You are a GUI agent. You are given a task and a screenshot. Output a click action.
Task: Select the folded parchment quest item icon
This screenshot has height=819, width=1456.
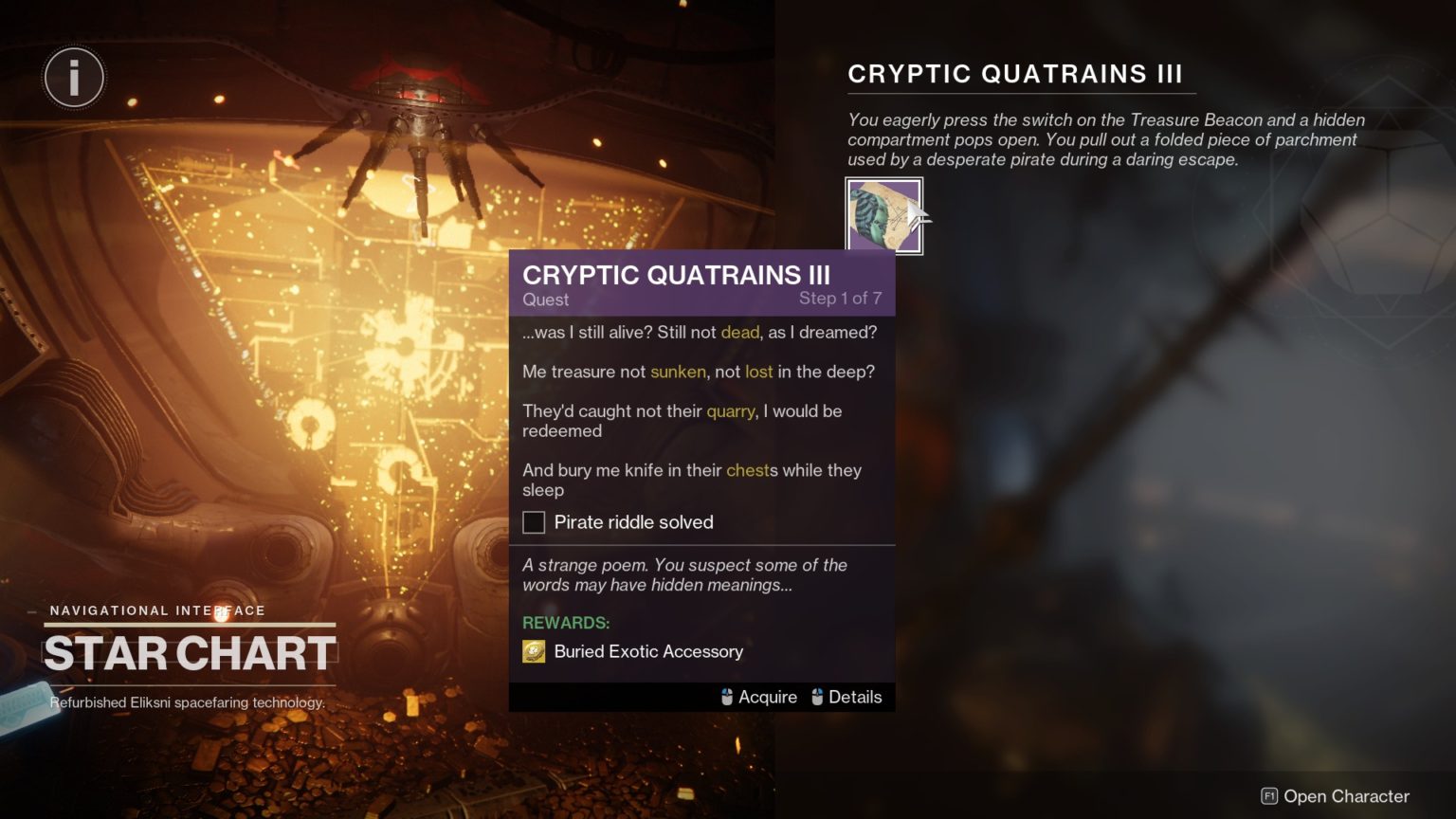883,215
